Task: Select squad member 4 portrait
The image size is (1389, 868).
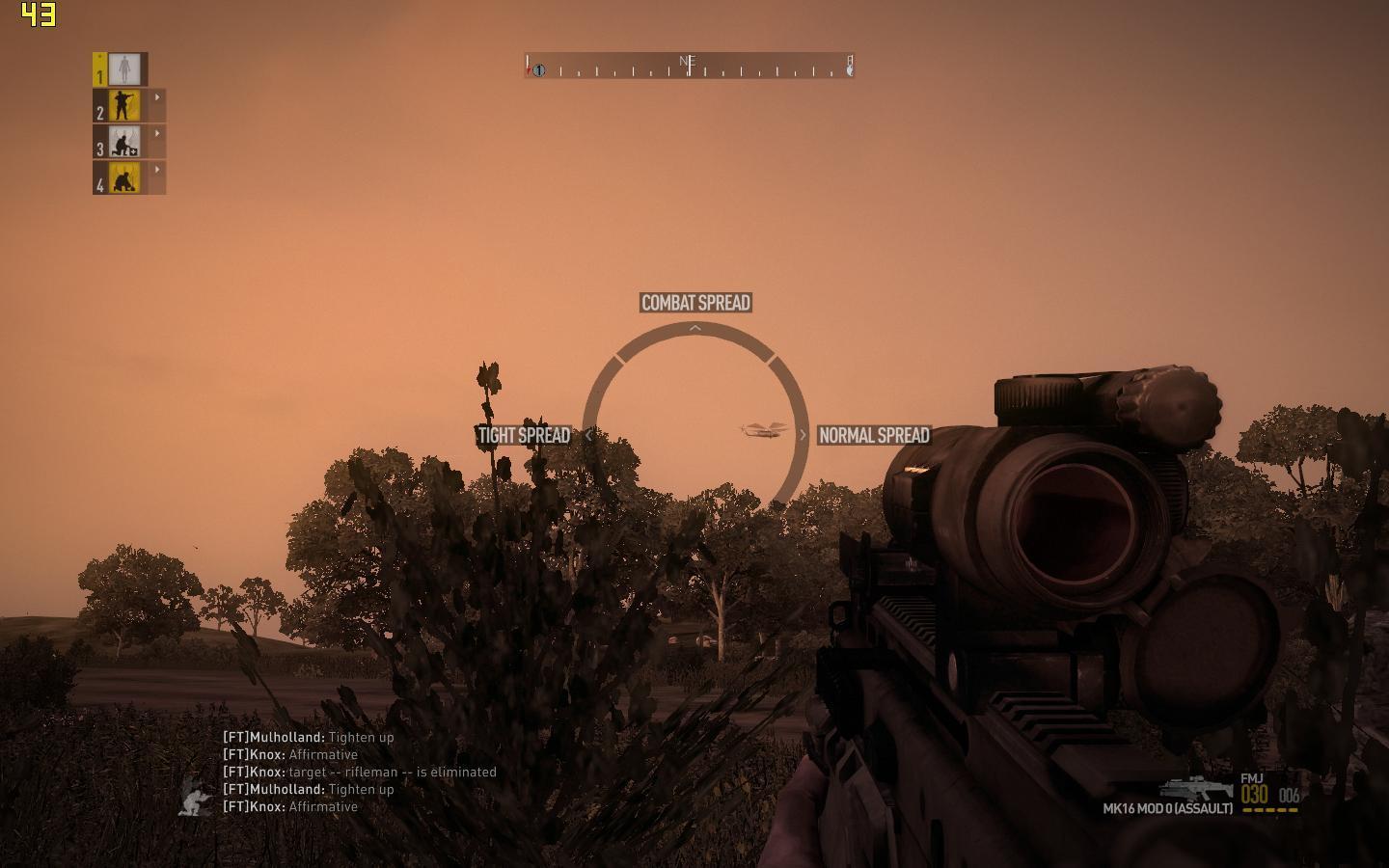Action: tap(124, 177)
